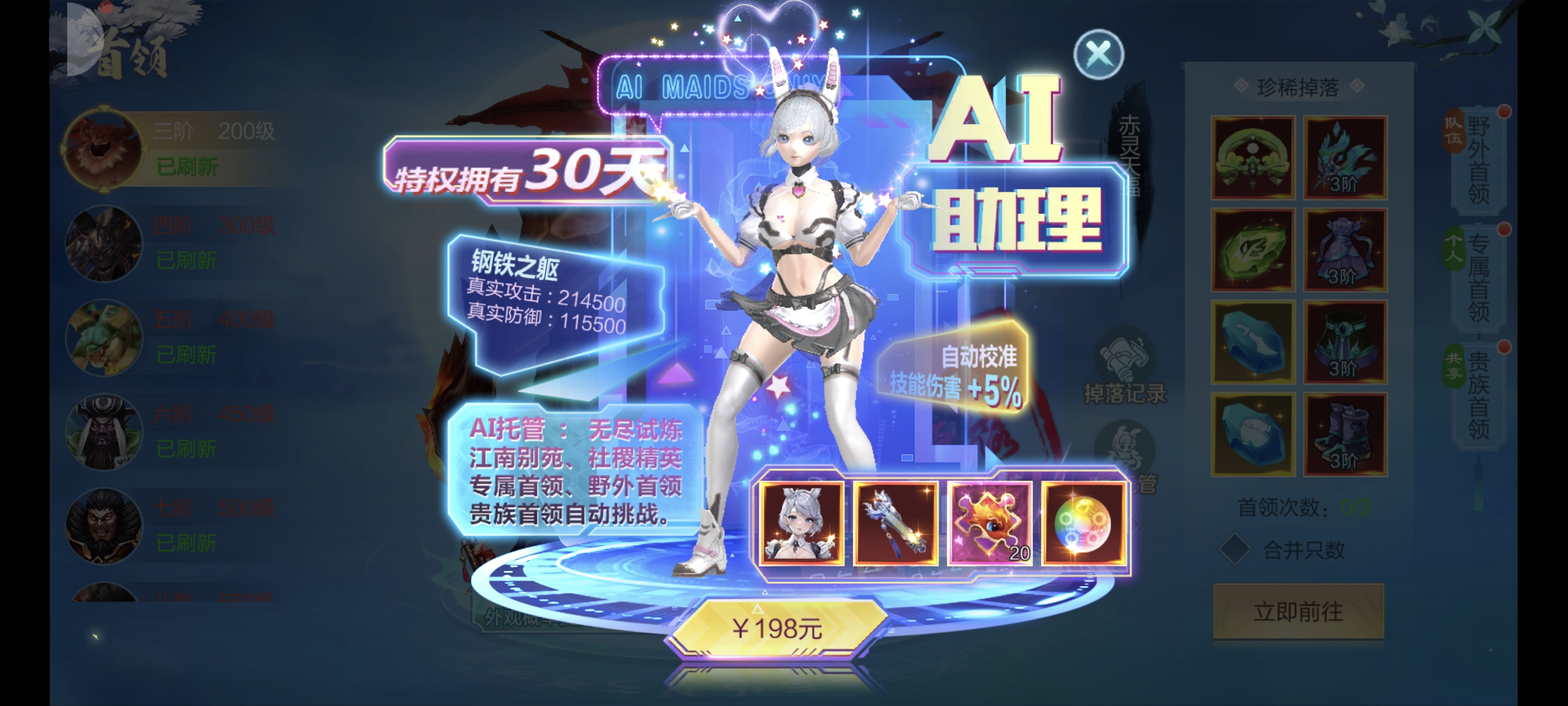
Task: Select the orange dragon puzzle piece reward
Action: 989,522
